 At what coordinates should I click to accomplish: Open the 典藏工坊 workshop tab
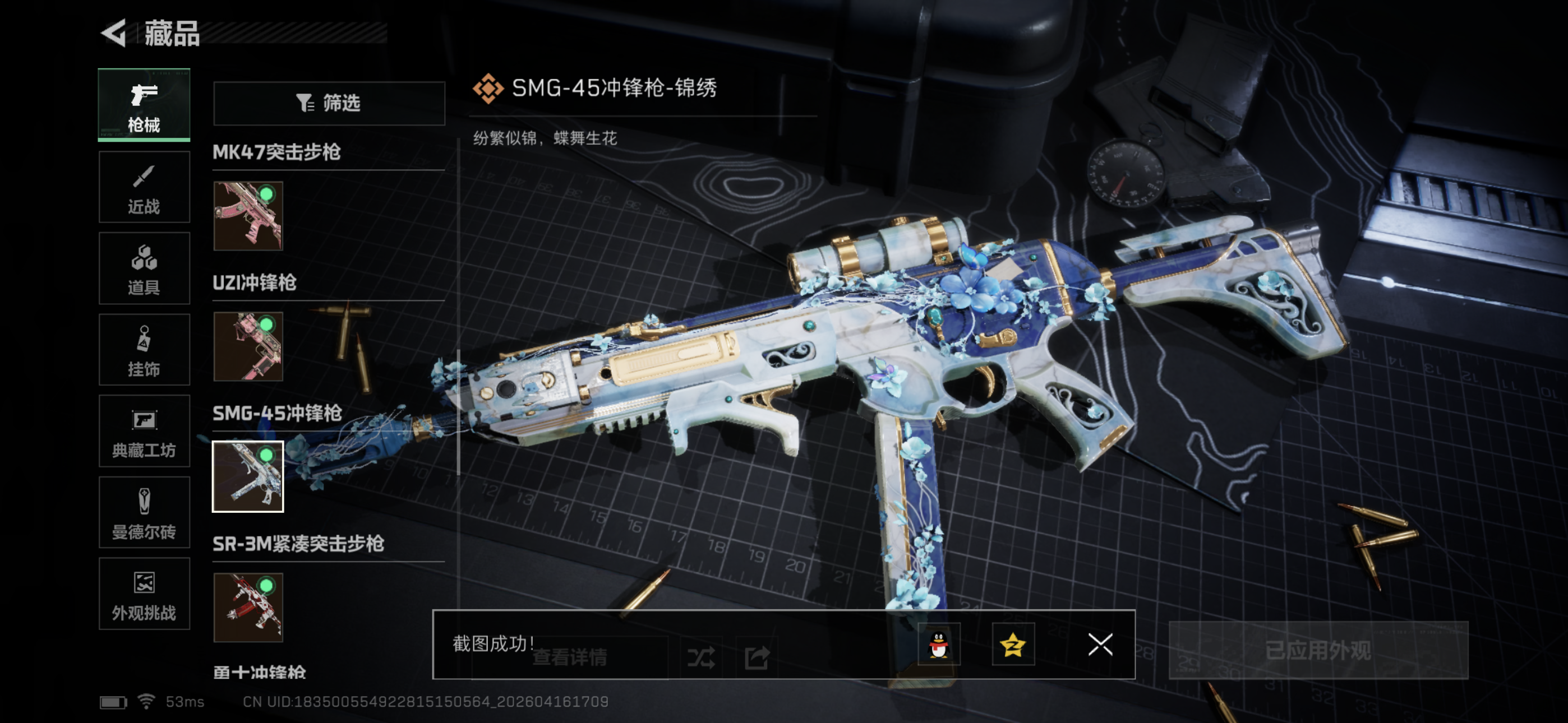144,431
